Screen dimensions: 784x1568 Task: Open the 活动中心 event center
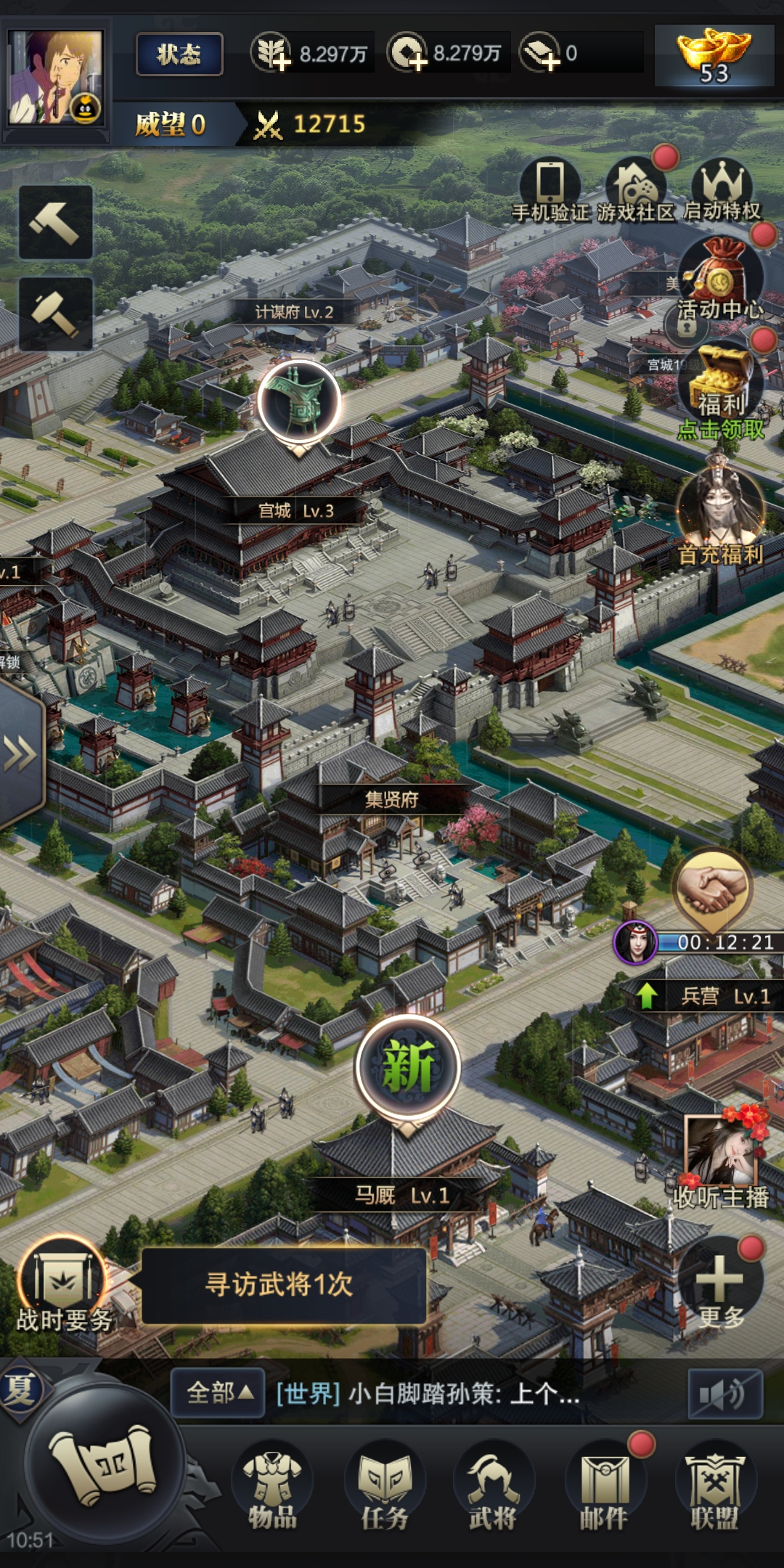click(720, 279)
